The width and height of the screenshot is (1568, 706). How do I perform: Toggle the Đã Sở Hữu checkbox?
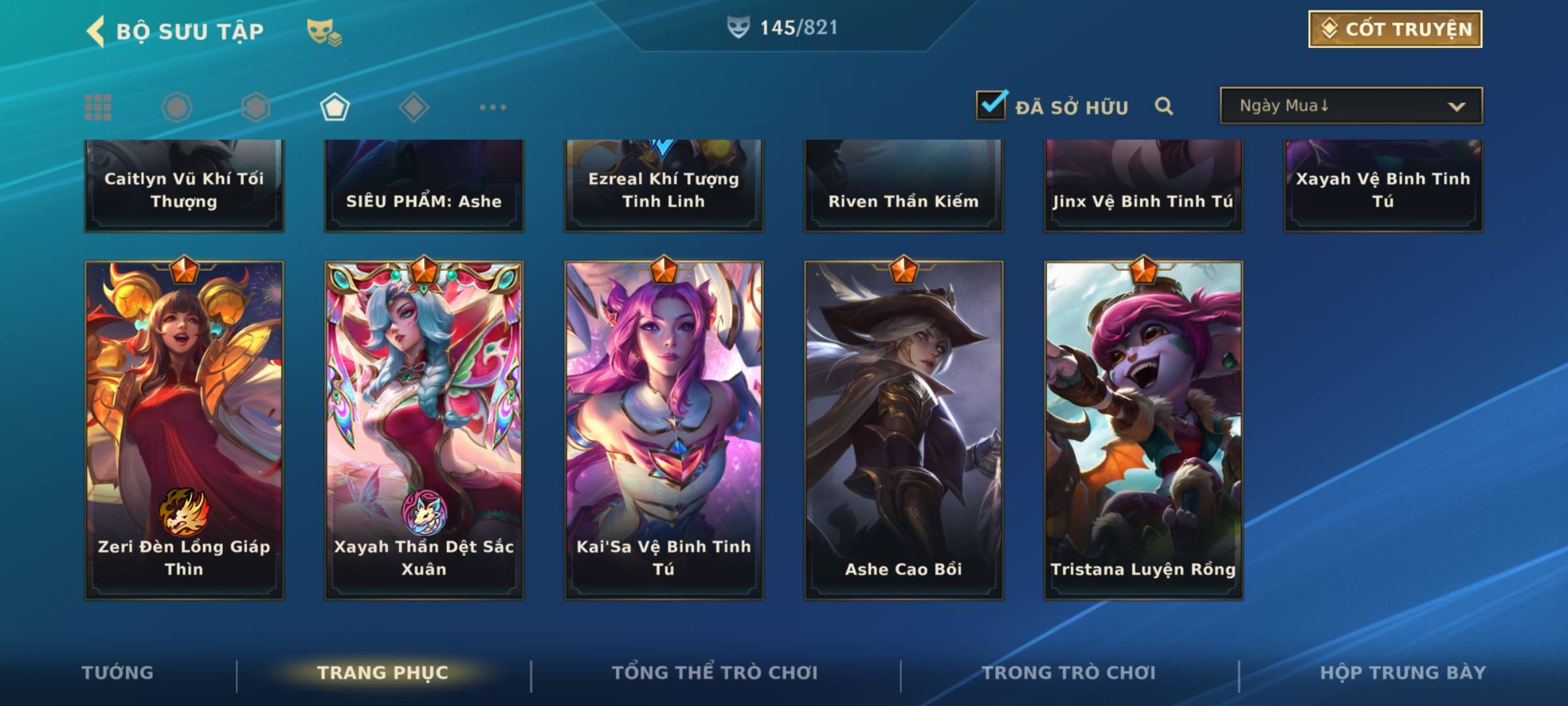(x=991, y=105)
